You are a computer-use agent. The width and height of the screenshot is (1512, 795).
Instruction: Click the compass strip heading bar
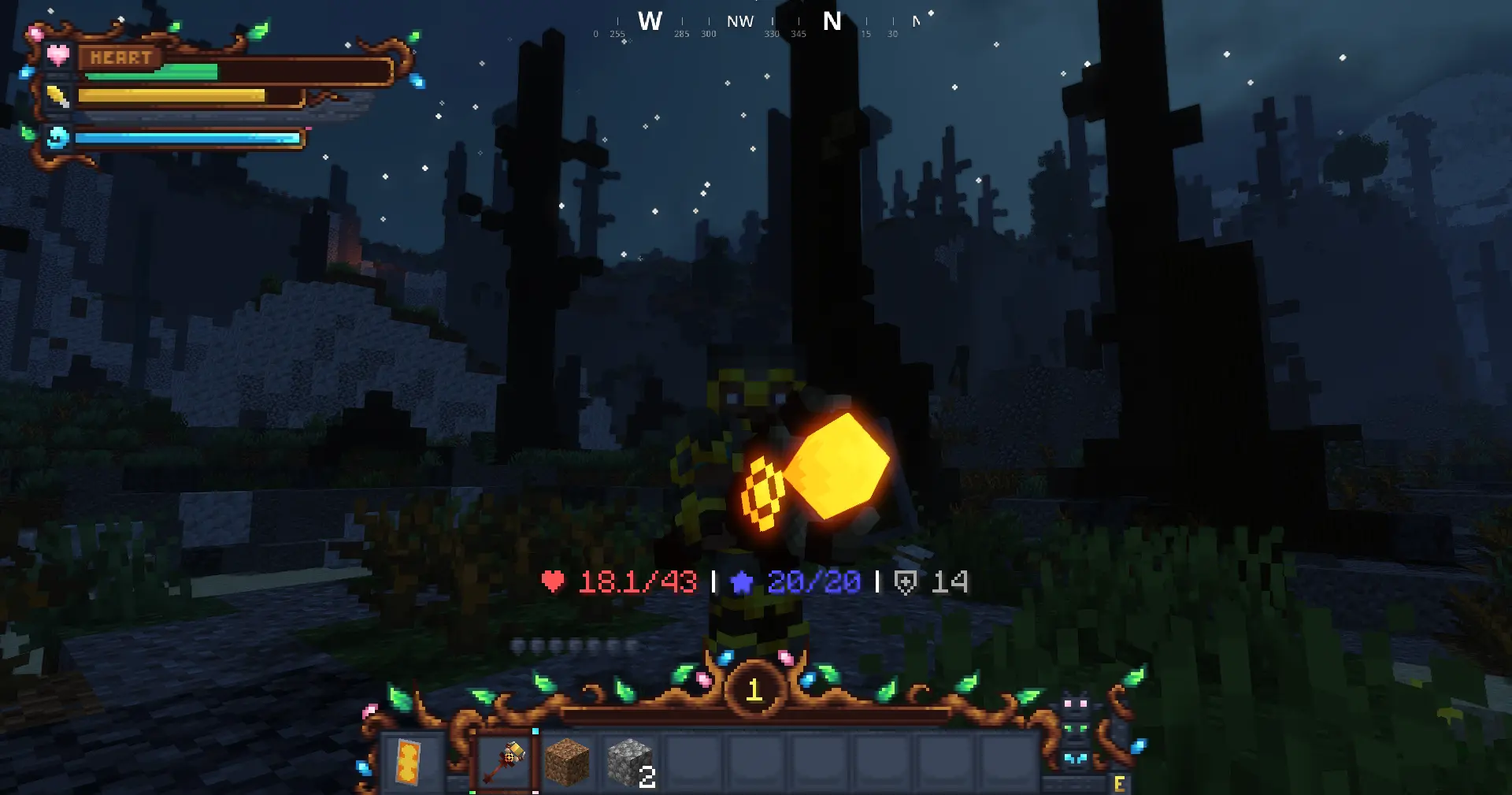pos(756,24)
